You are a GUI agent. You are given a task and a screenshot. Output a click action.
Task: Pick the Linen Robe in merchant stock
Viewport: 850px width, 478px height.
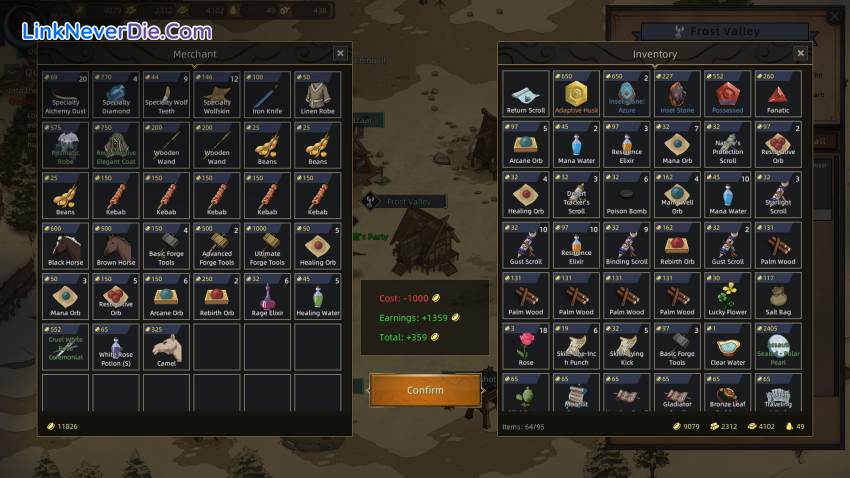tap(317, 95)
